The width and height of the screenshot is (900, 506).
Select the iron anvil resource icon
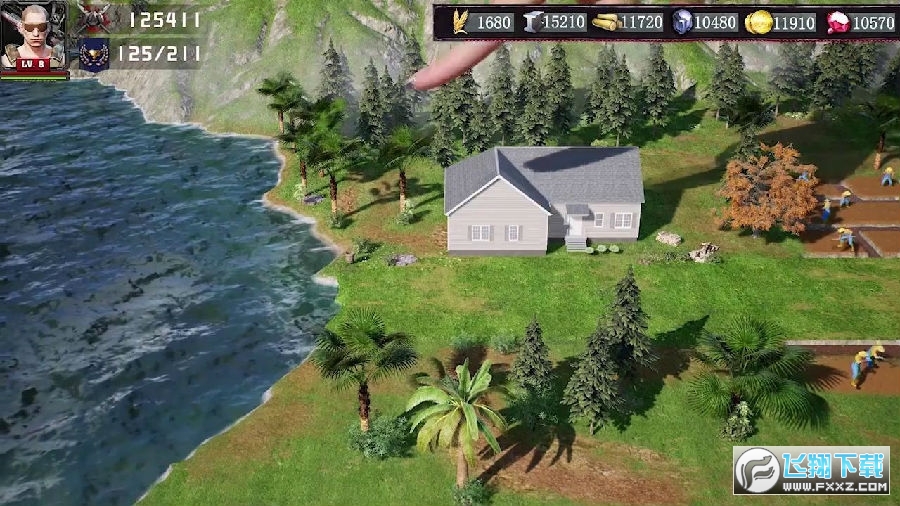point(532,21)
